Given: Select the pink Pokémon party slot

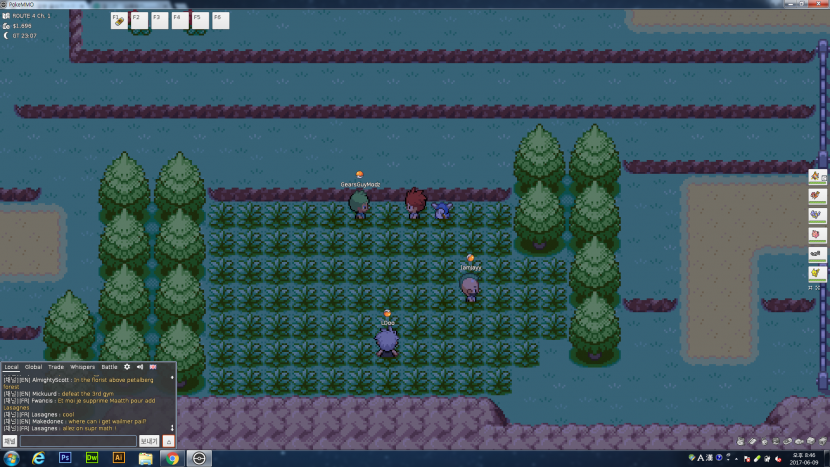Looking at the screenshot, I should click(x=818, y=234).
